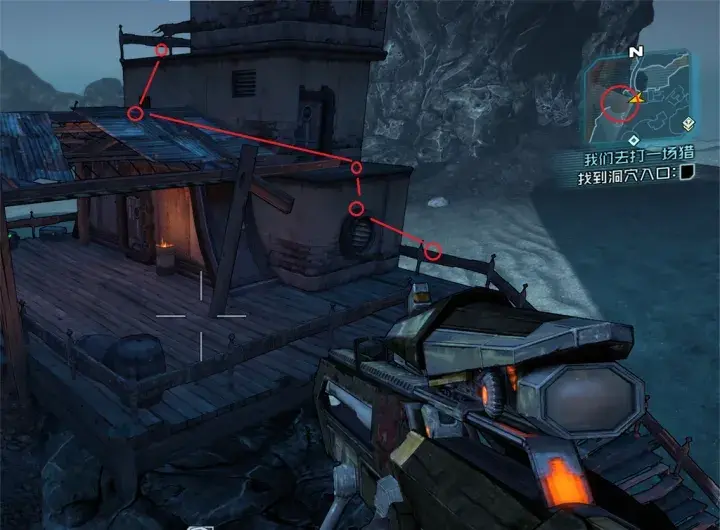Tick the 找到洞穴入口 objective checkbox
Screen dimensions: 720x530
click(x=688, y=175)
